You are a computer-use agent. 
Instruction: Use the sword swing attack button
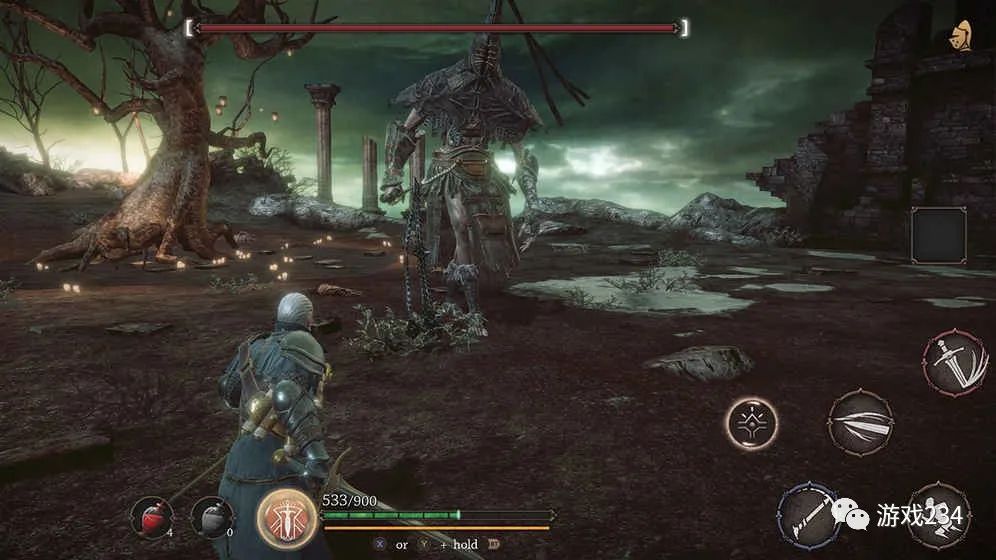pyautogui.click(x=955, y=364)
